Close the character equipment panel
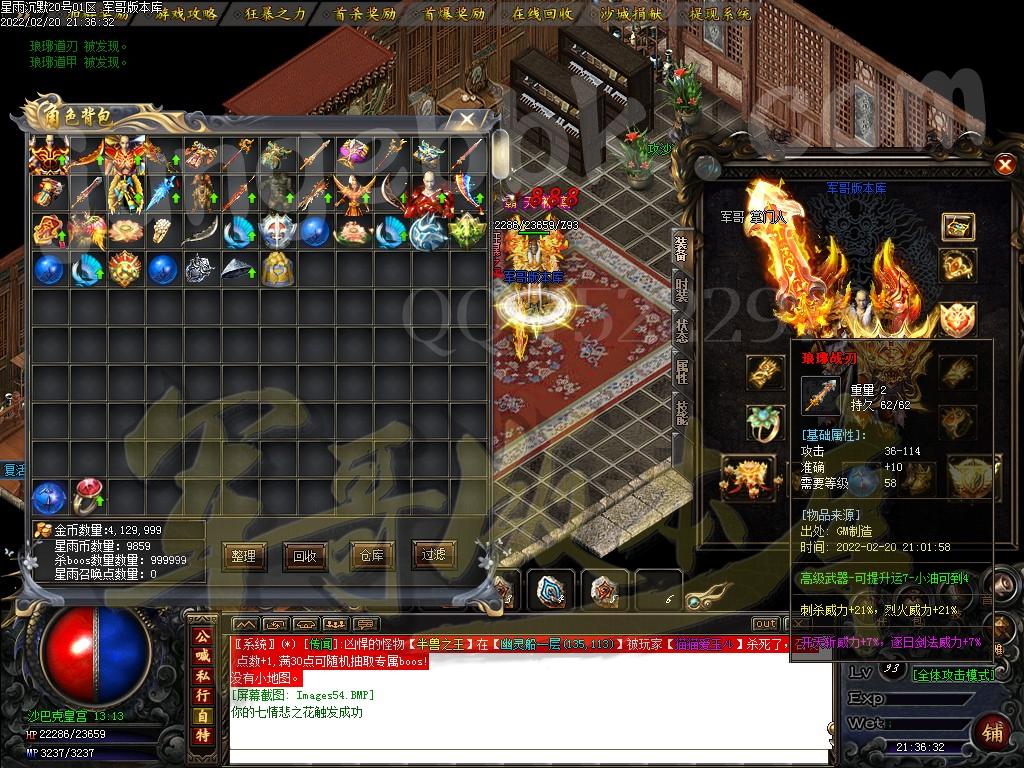Viewport: 1024px width, 768px height. pyautogui.click(x=1004, y=164)
